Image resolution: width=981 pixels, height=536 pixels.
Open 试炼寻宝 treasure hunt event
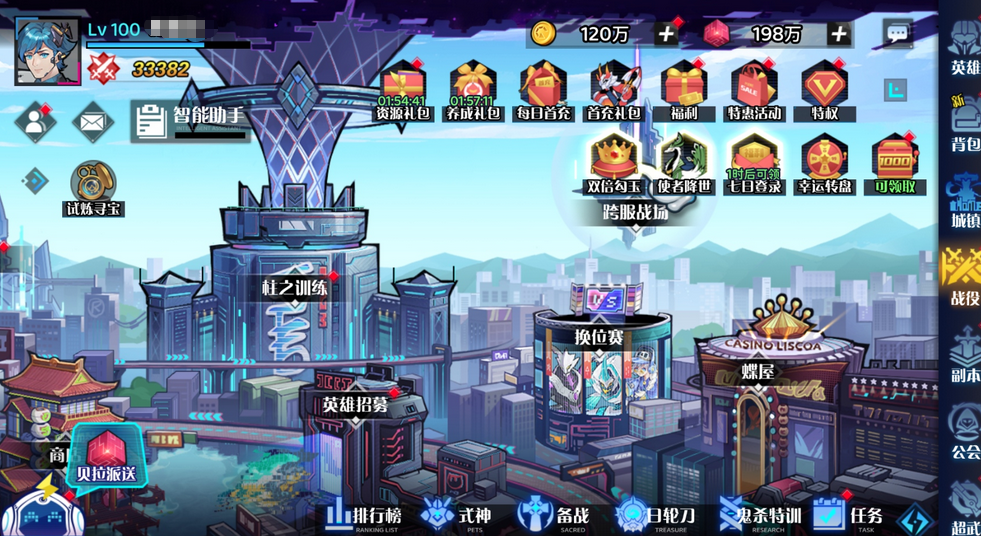(93, 187)
